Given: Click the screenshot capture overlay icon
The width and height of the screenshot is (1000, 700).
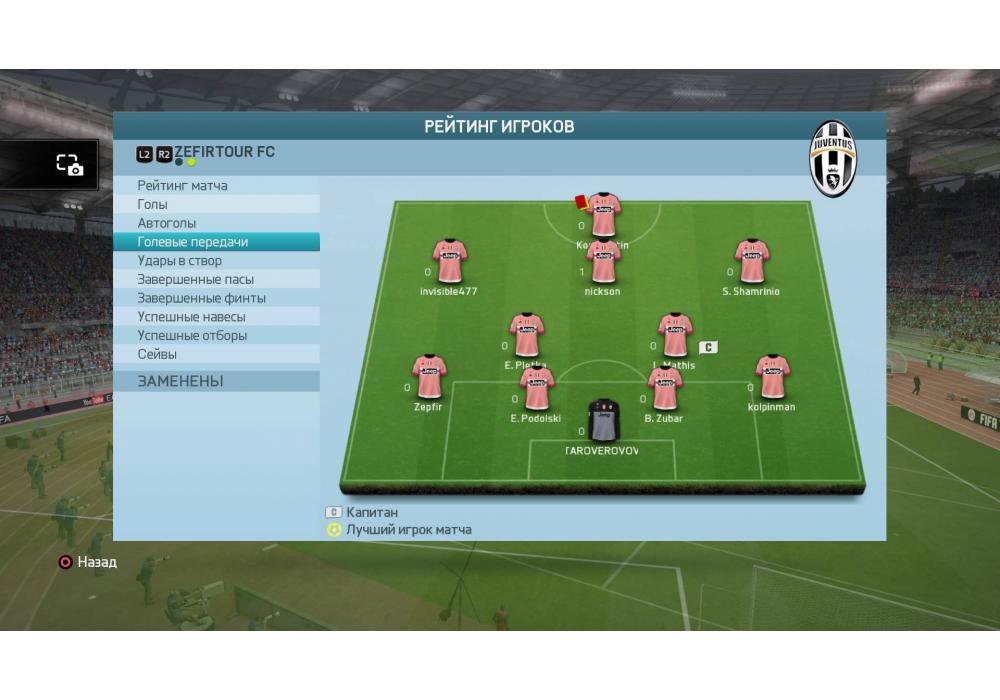Looking at the screenshot, I should tap(69, 166).
